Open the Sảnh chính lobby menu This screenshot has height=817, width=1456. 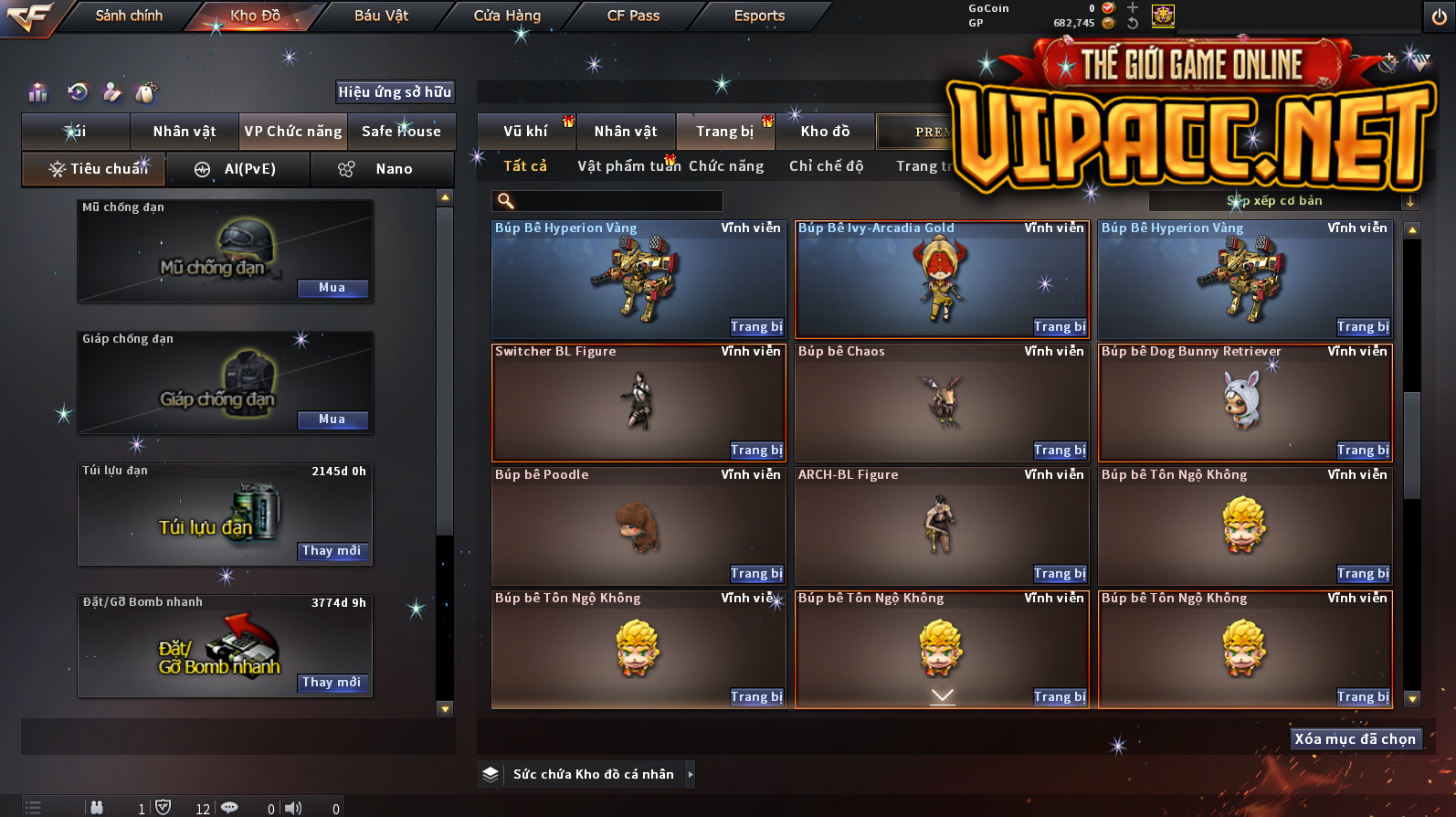tap(129, 16)
